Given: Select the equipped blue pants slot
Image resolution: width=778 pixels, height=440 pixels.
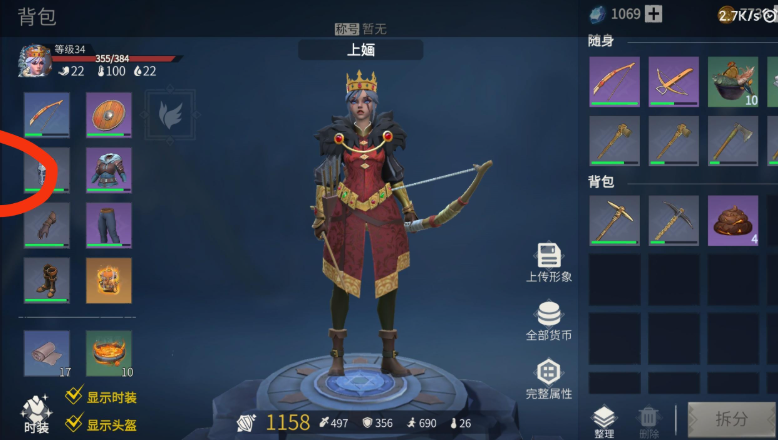Looking at the screenshot, I should pos(108,225).
